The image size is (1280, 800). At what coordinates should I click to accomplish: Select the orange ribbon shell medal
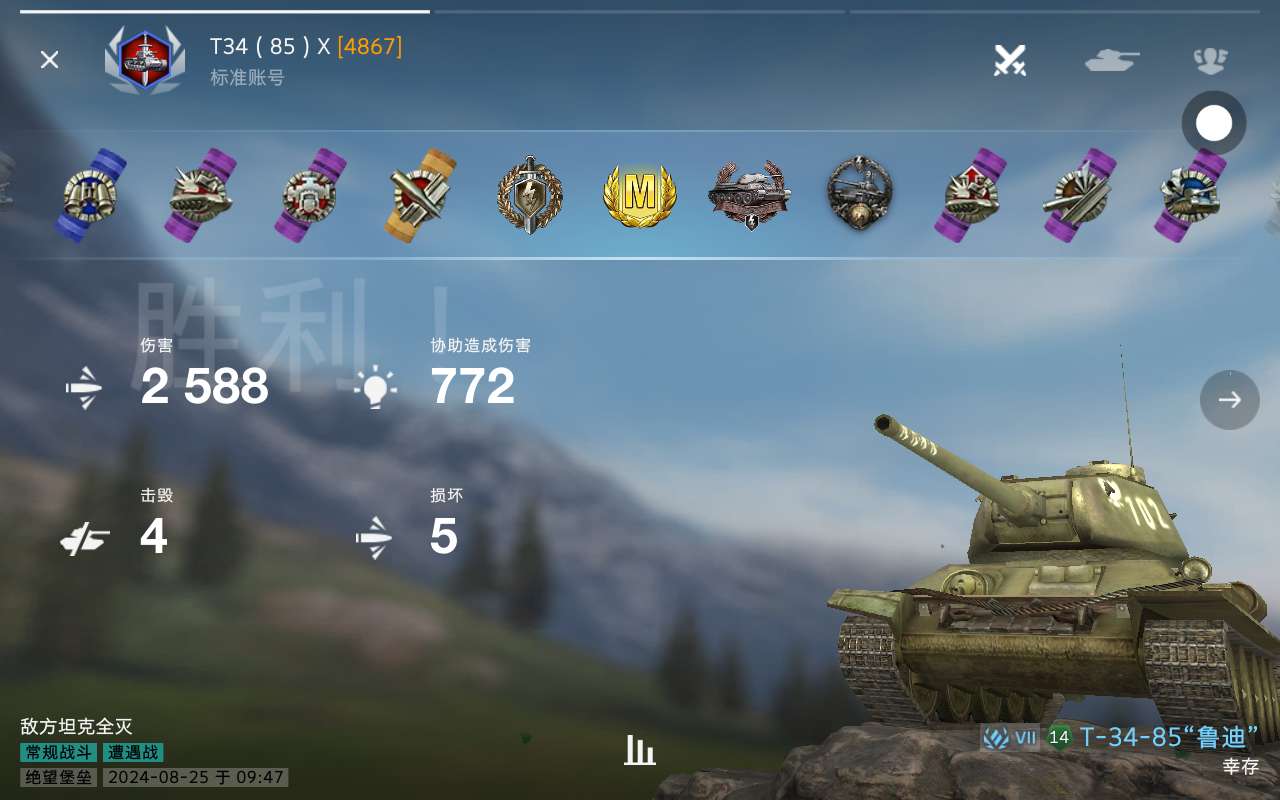tap(420, 195)
